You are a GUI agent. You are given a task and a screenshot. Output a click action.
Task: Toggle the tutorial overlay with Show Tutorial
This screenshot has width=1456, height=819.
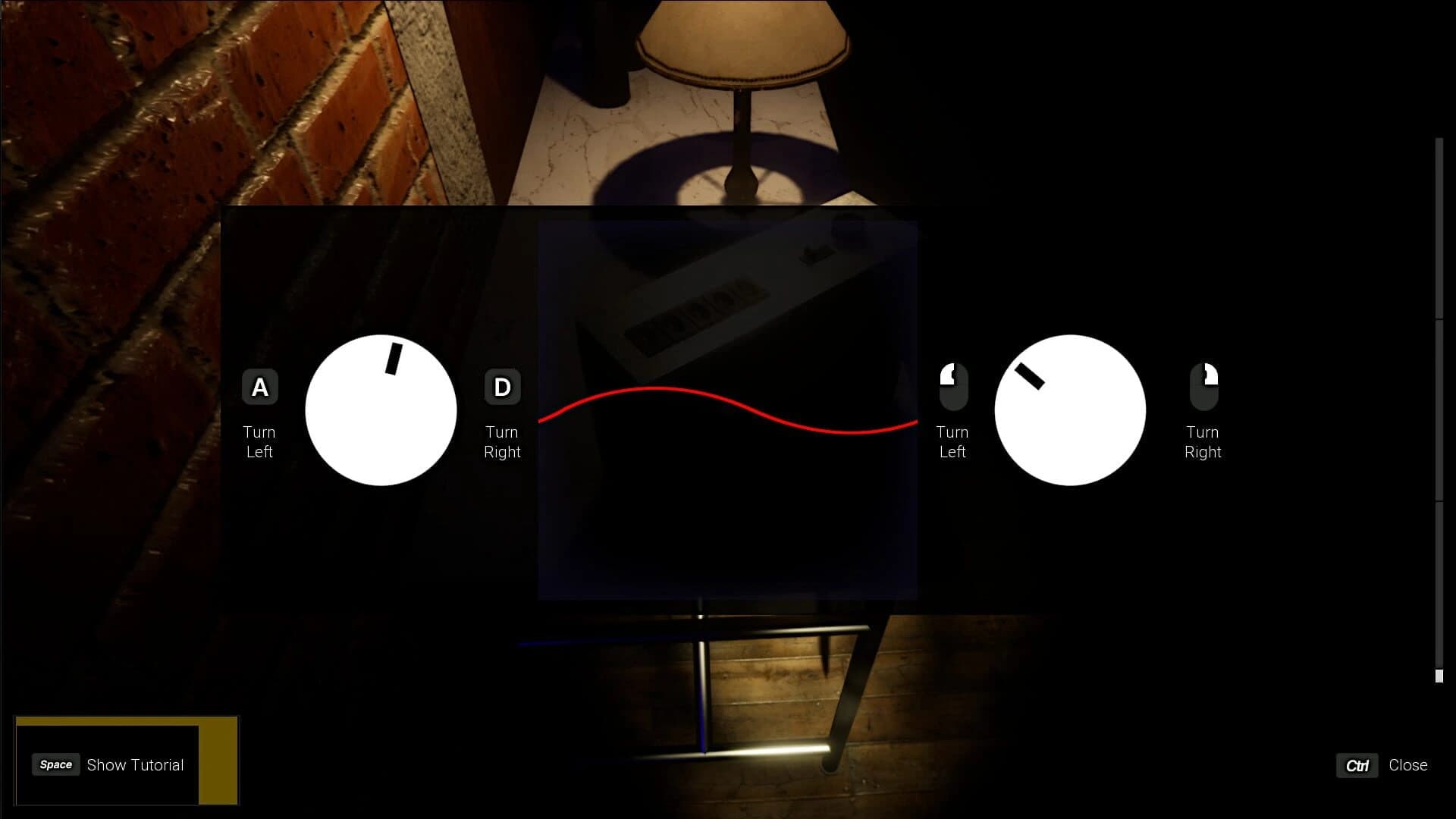pyautogui.click(x=135, y=764)
